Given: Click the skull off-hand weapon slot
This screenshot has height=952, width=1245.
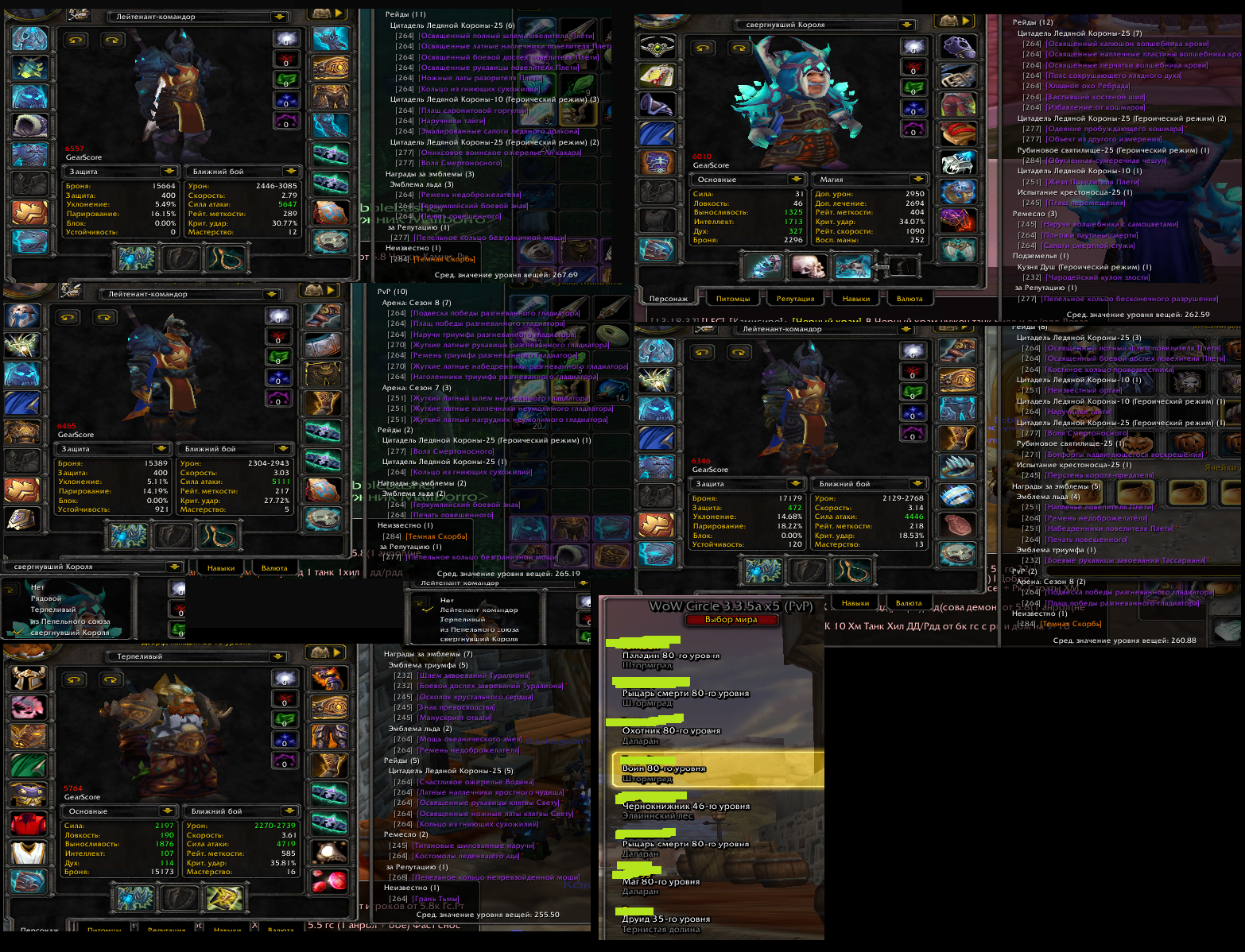Looking at the screenshot, I should (x=808, y=266).
